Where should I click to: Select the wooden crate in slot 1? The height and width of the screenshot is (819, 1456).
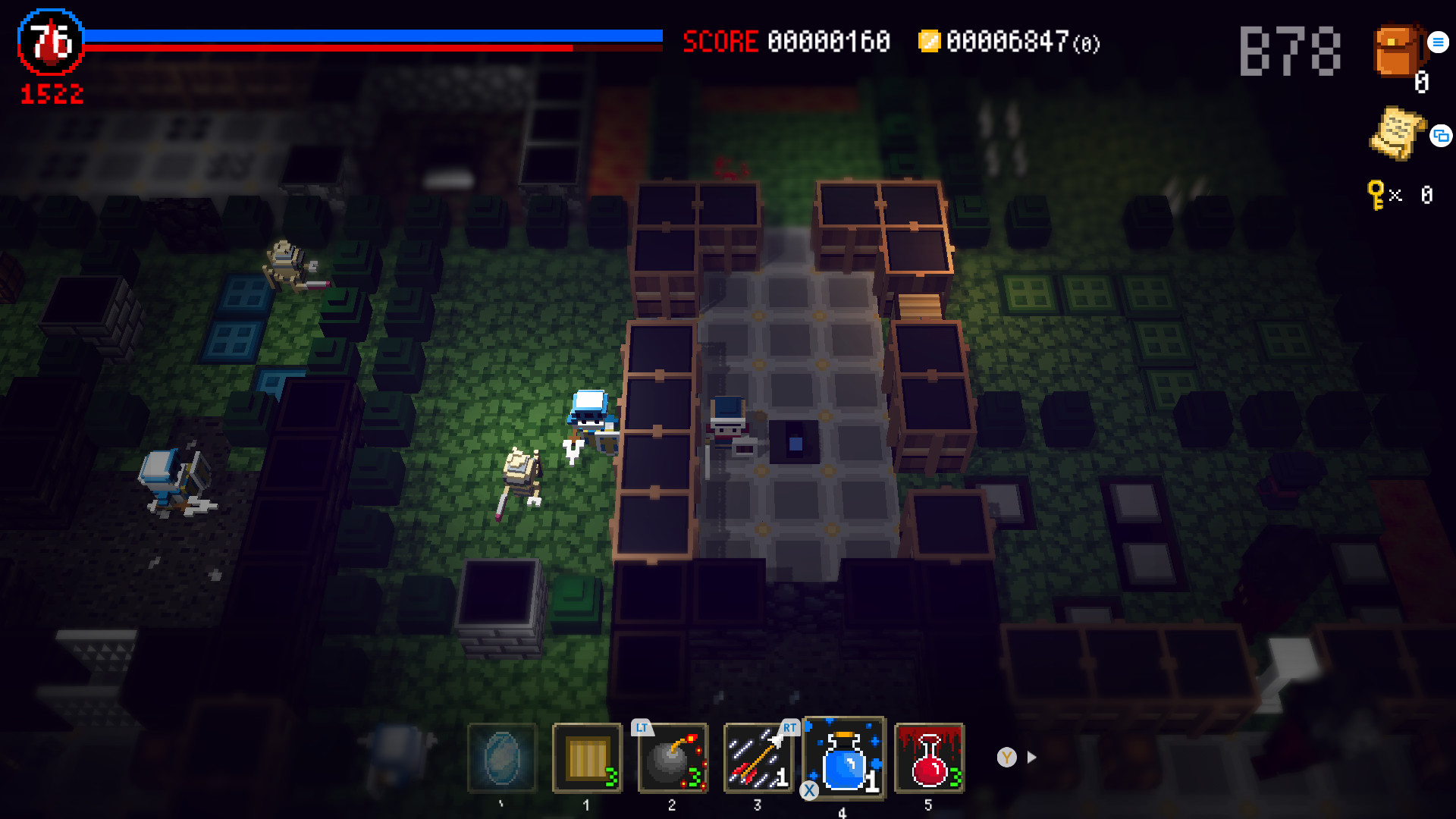[585, 758]
